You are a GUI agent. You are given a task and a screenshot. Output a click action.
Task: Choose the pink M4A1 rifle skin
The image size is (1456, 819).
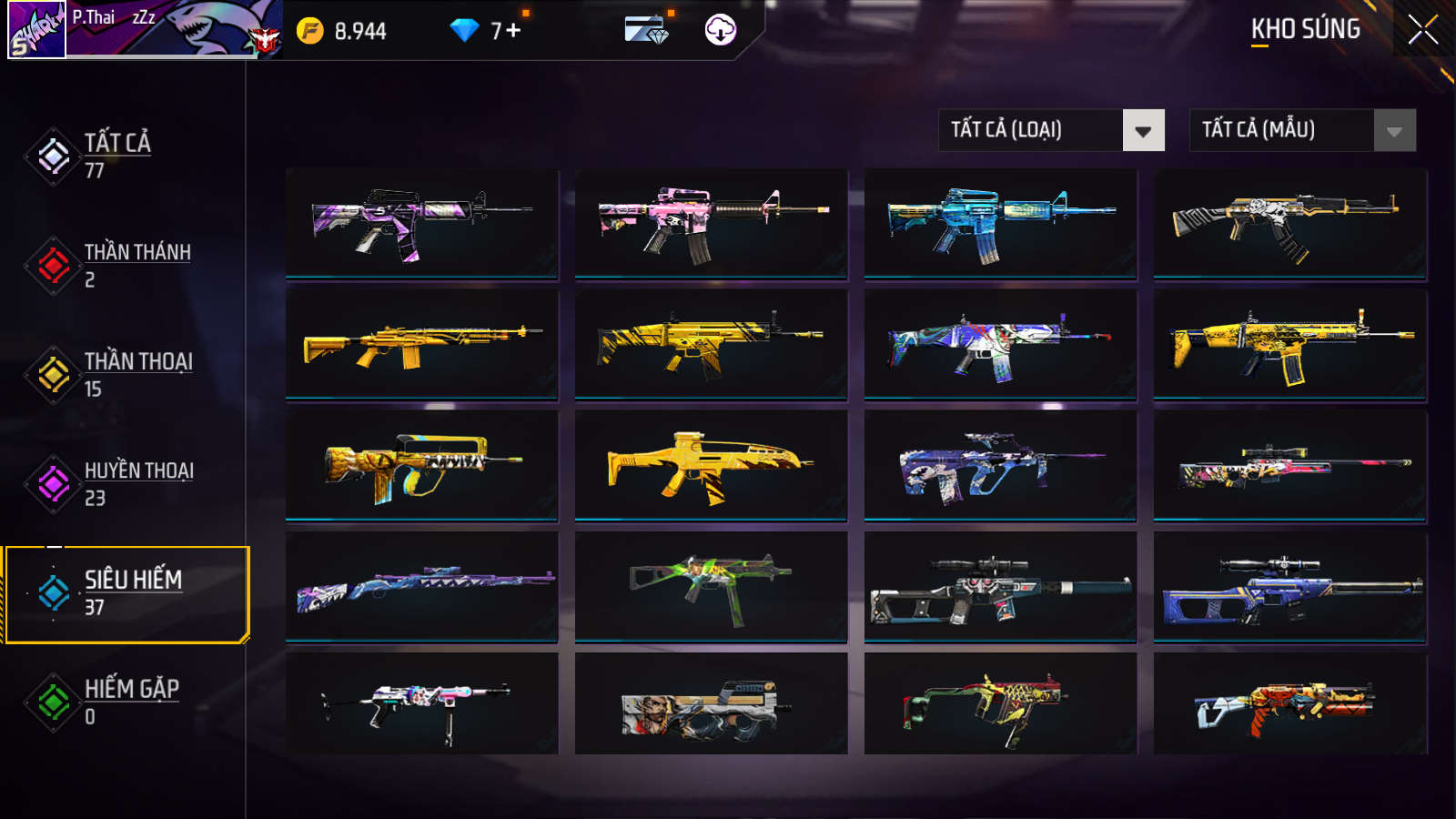[x=711, y=222]
